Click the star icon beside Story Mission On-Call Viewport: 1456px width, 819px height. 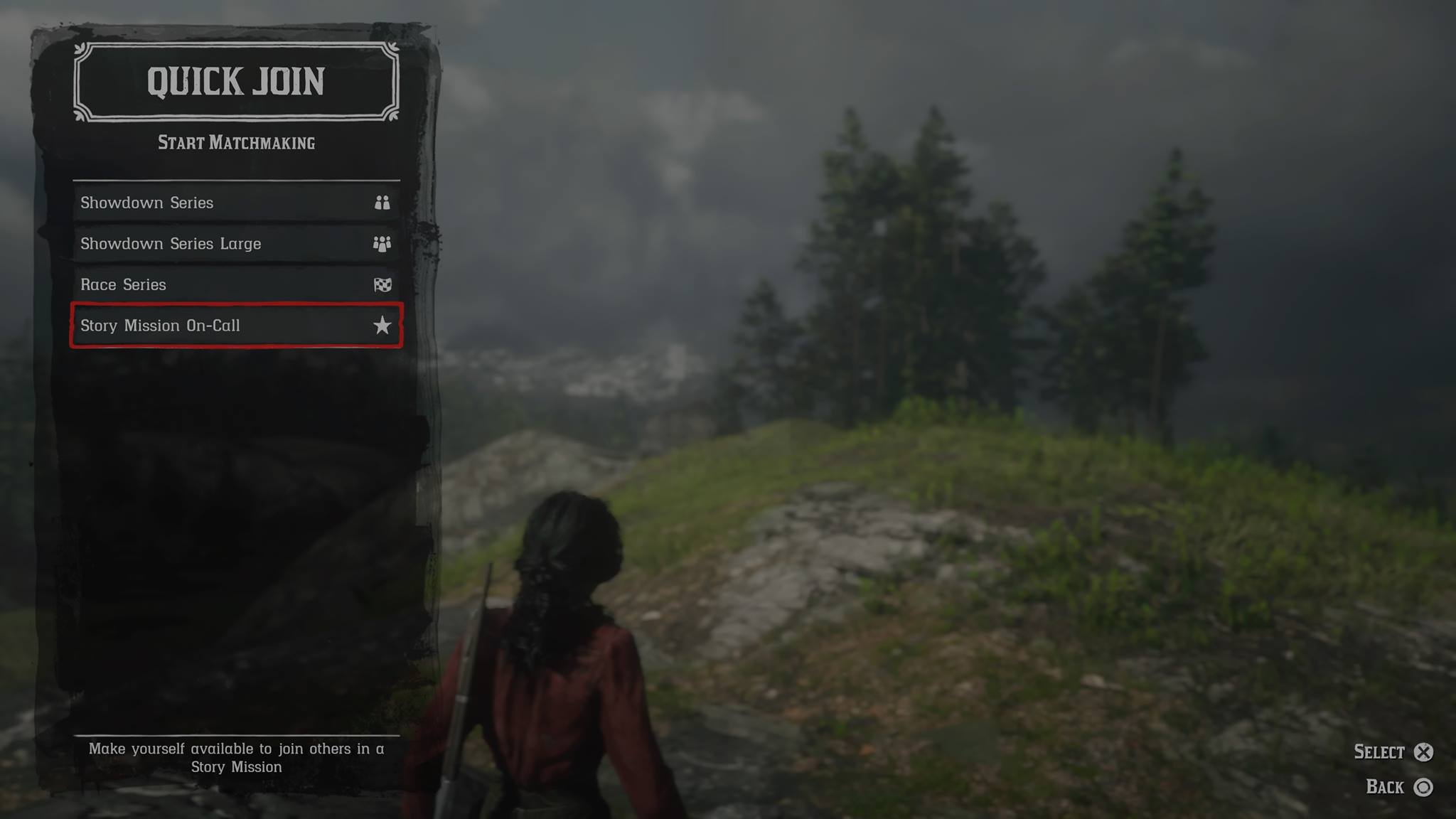click(382, 326)
